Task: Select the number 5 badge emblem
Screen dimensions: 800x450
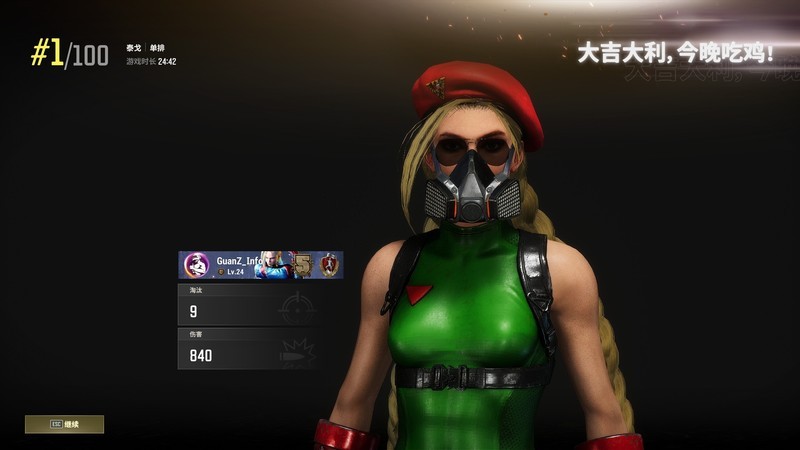Action: tap(300, 265)
